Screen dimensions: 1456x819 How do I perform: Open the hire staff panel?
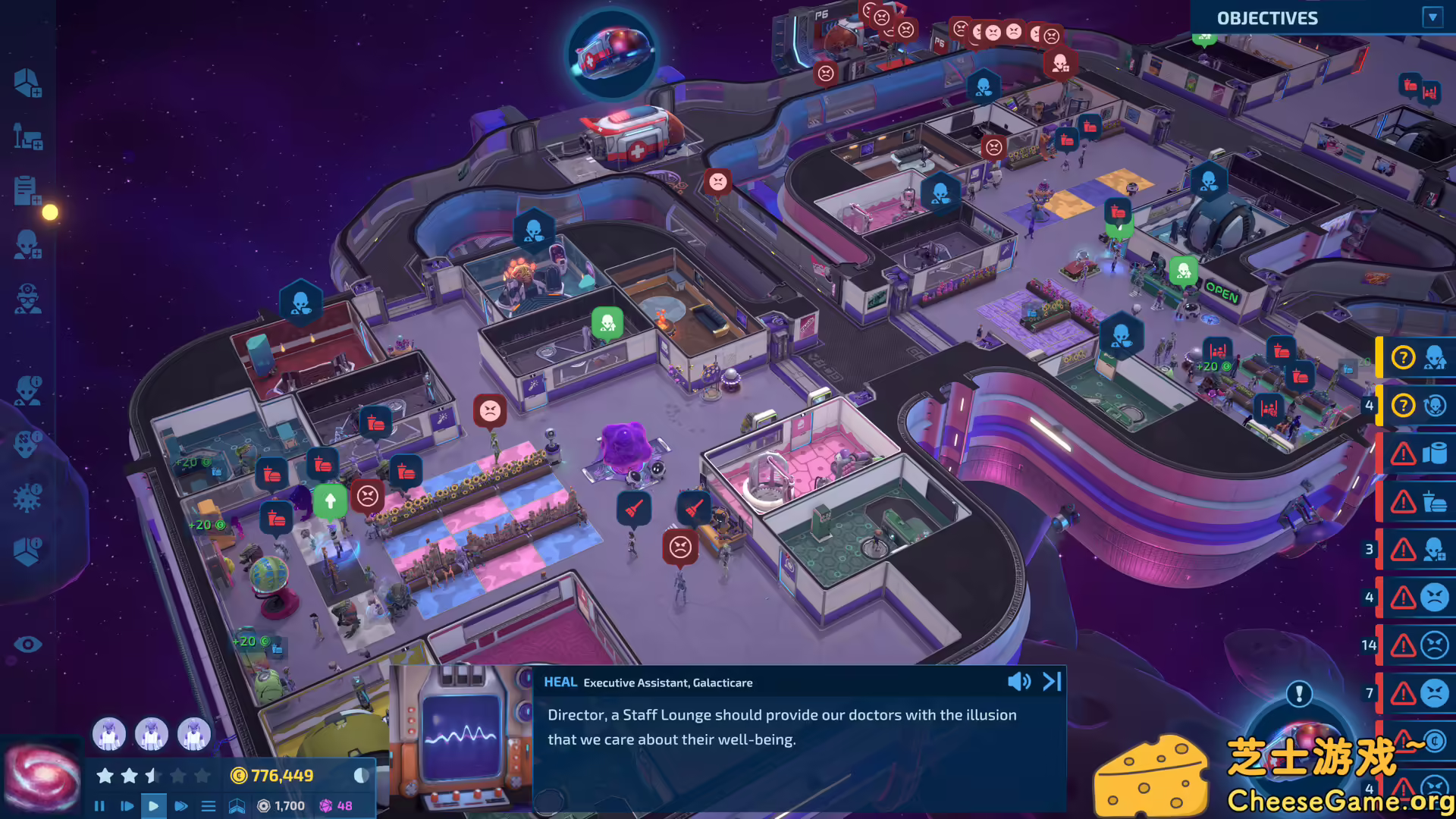(x=28, y=243)
